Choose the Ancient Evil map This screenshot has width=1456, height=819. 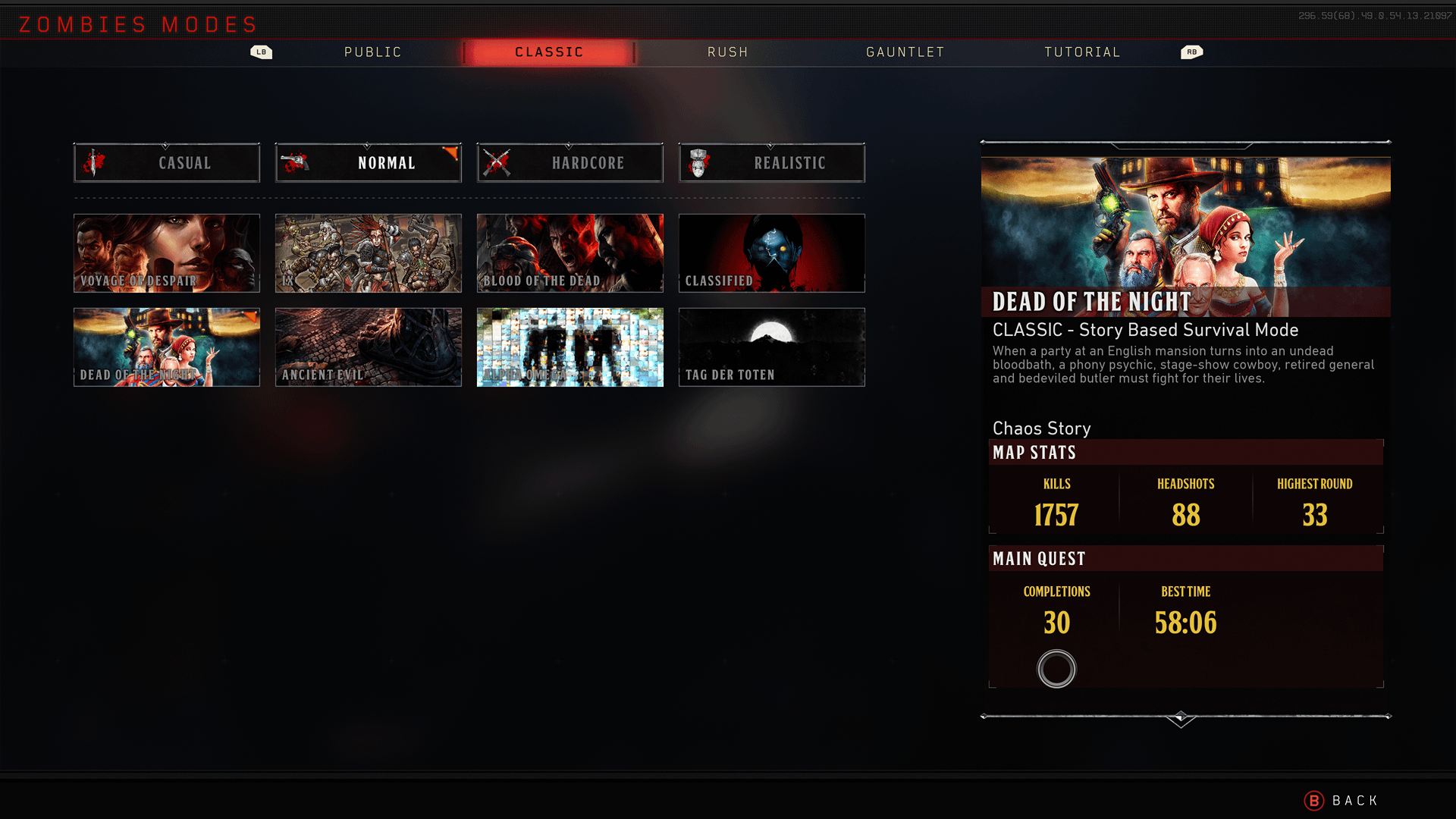[369, 347]
